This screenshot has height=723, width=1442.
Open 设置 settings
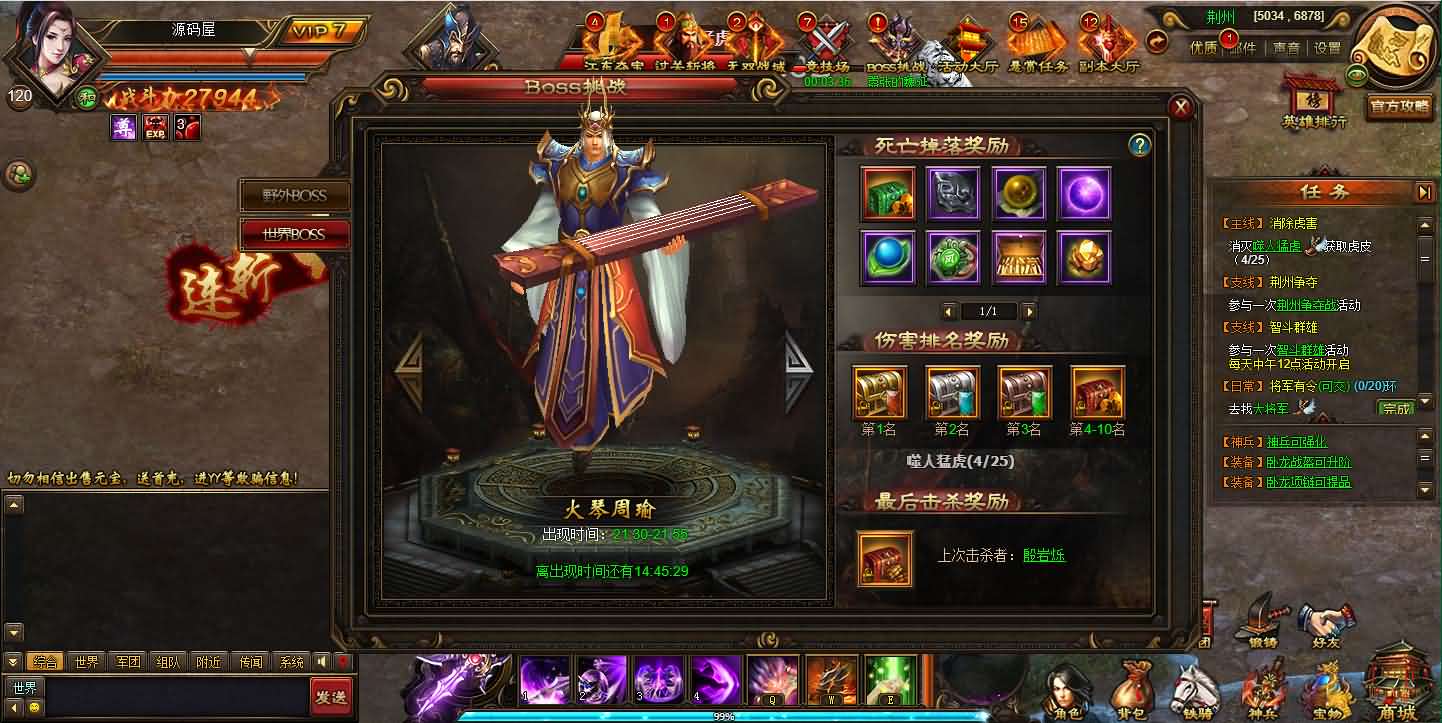coord(1327,48)
